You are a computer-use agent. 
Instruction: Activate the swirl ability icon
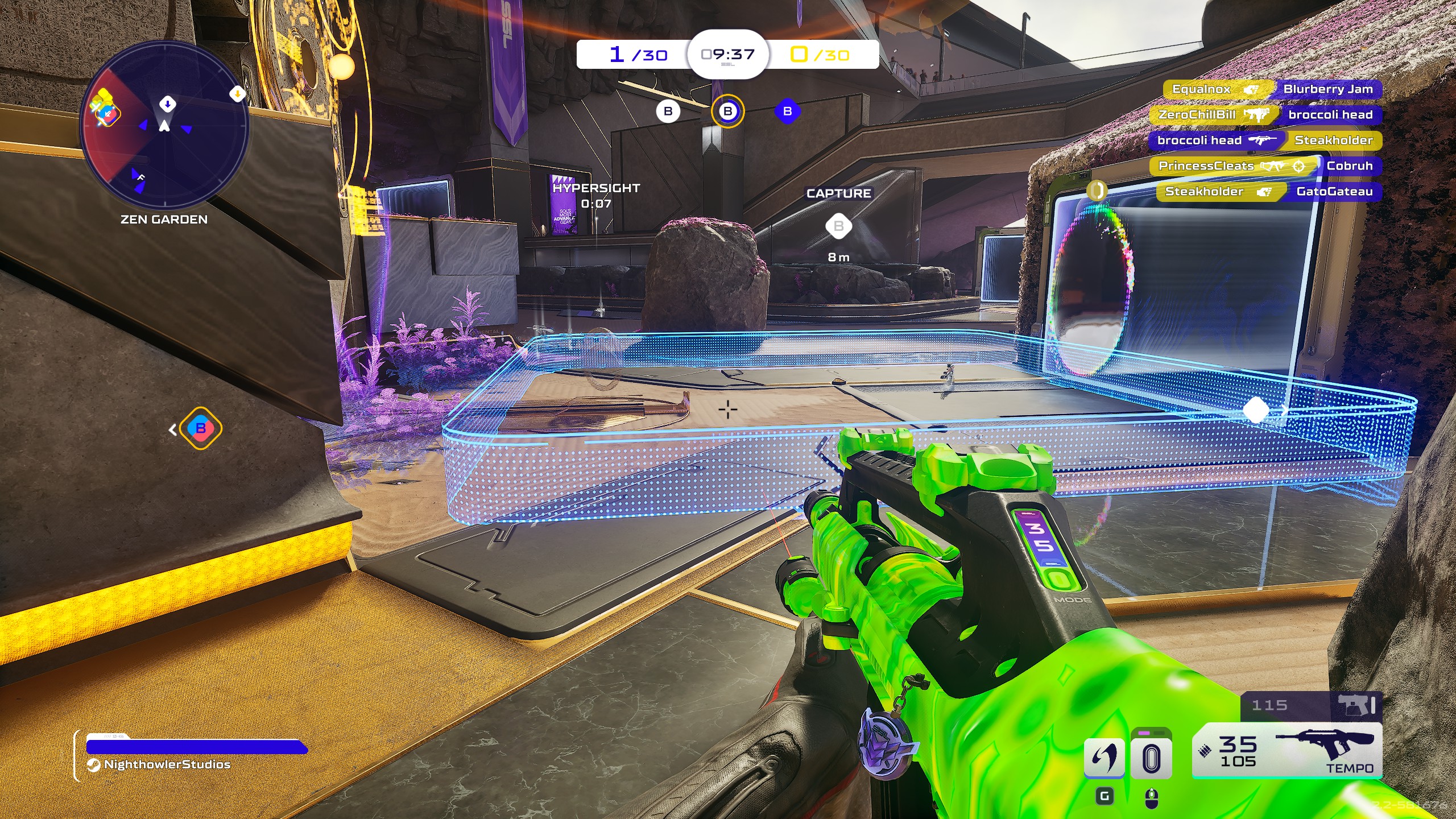(x=1104, y=758)
